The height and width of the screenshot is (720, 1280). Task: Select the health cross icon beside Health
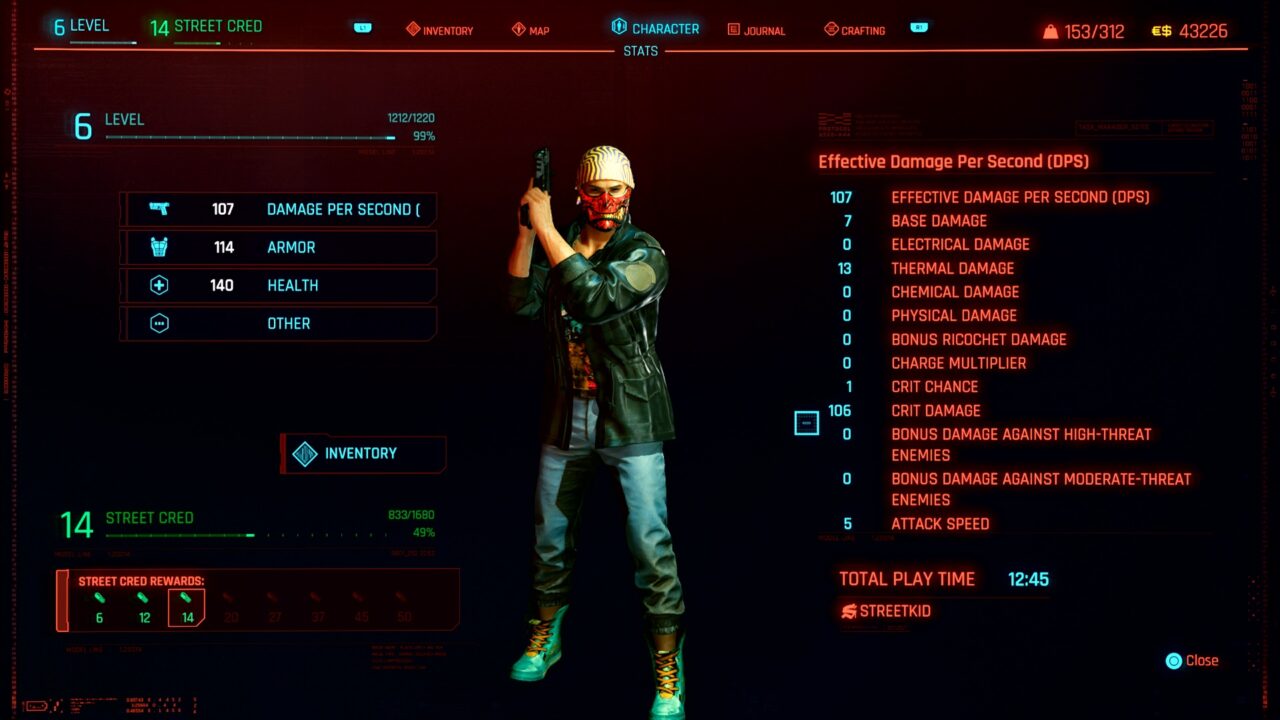[161, 285]
